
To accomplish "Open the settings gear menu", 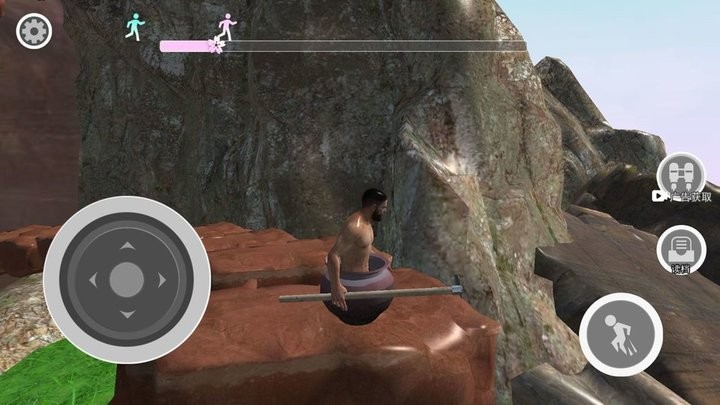I will click(33, 32).
